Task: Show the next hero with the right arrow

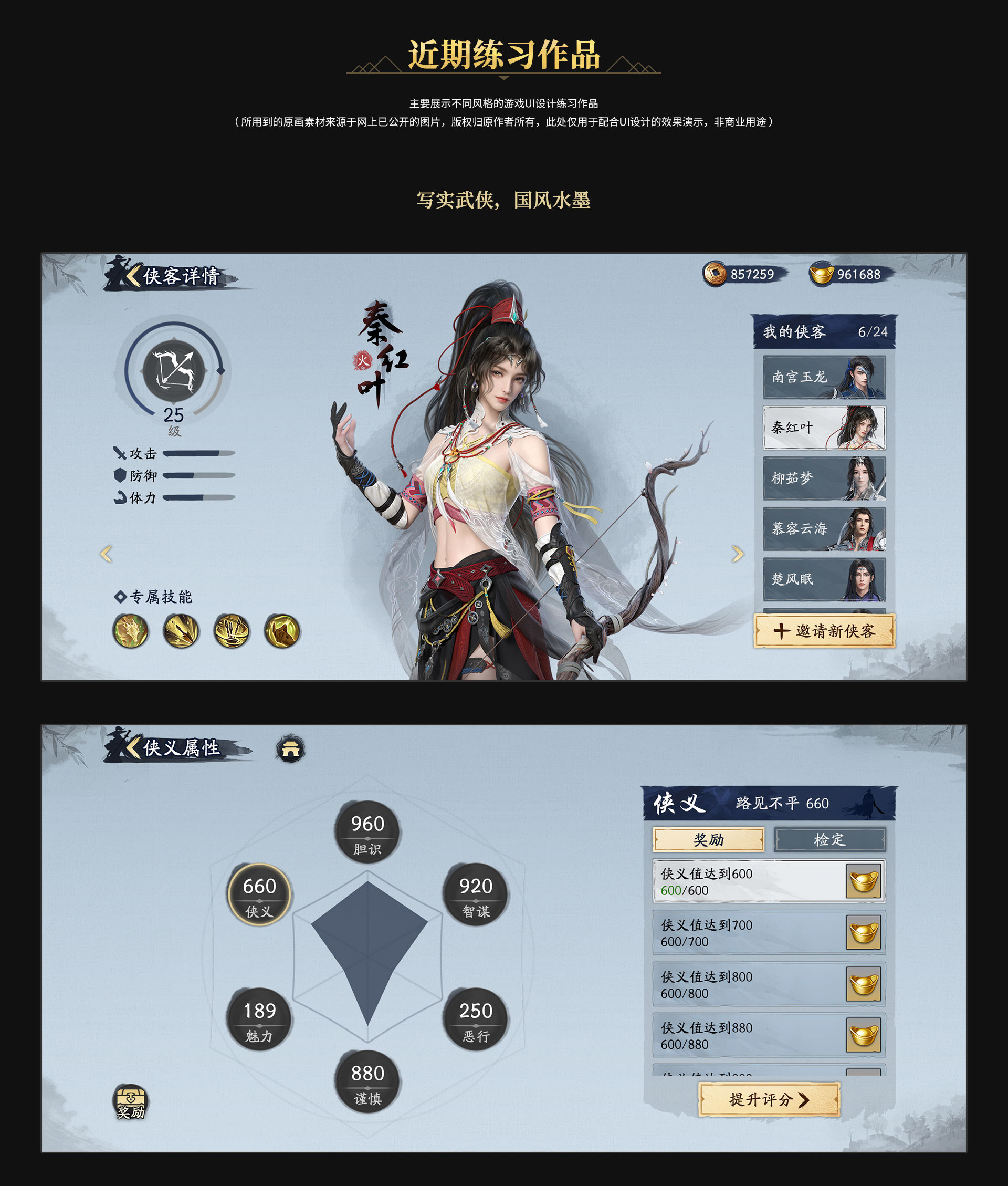Action: coord(738,553)
